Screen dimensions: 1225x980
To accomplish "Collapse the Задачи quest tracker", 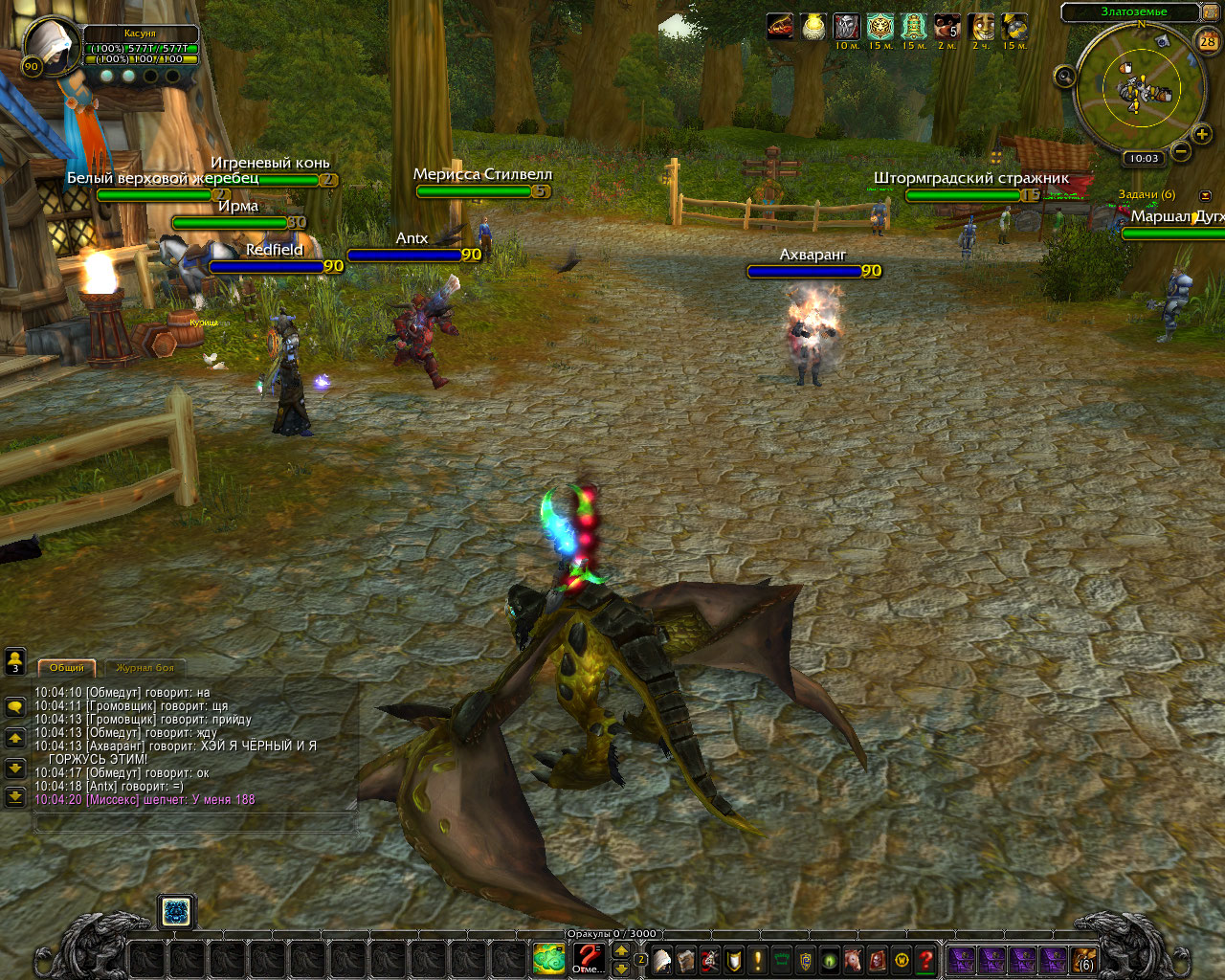I will pyautogui.click(x=1205, y=195).
